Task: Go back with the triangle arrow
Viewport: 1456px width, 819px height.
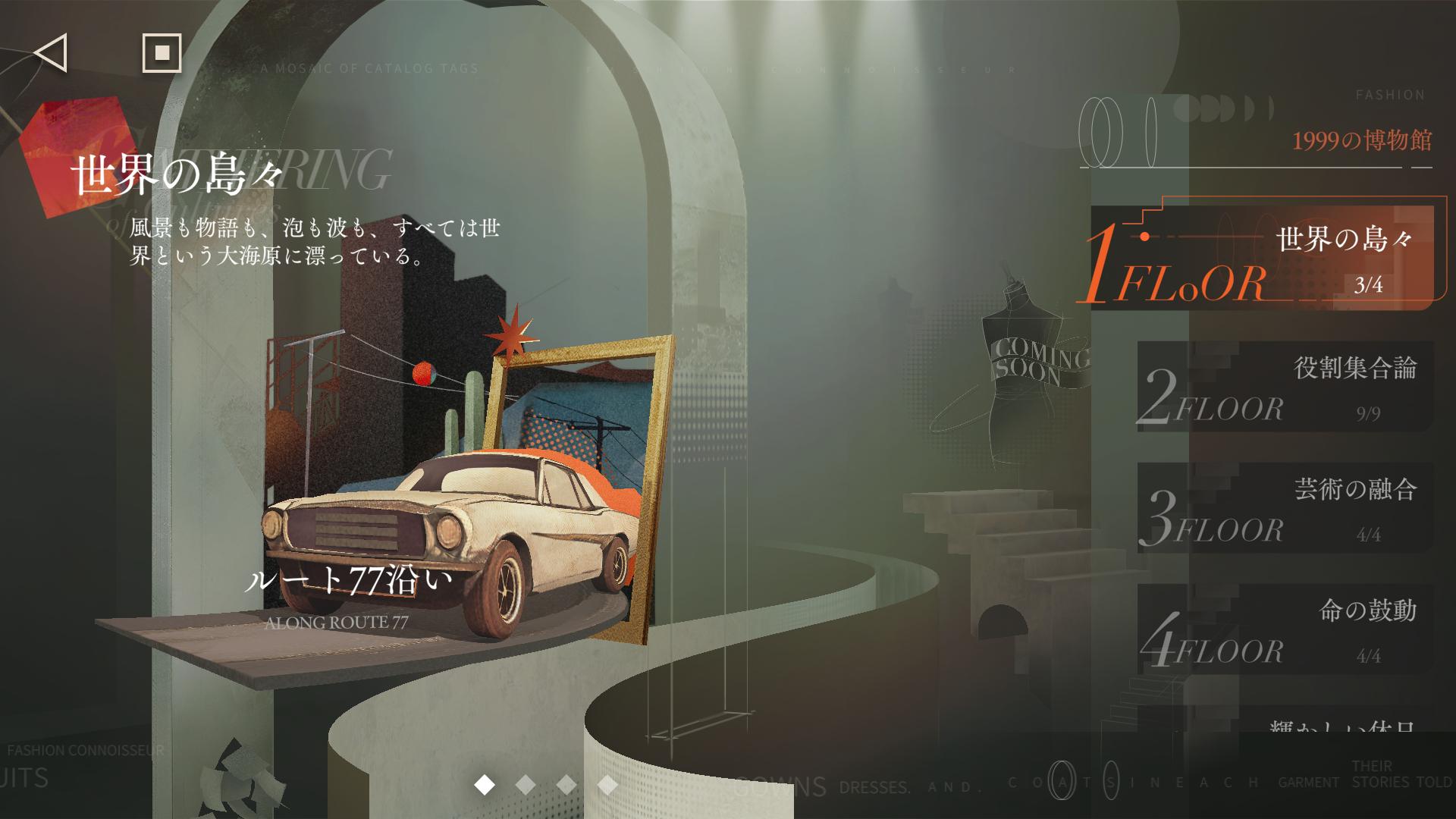Action: [x=52, y=53]
